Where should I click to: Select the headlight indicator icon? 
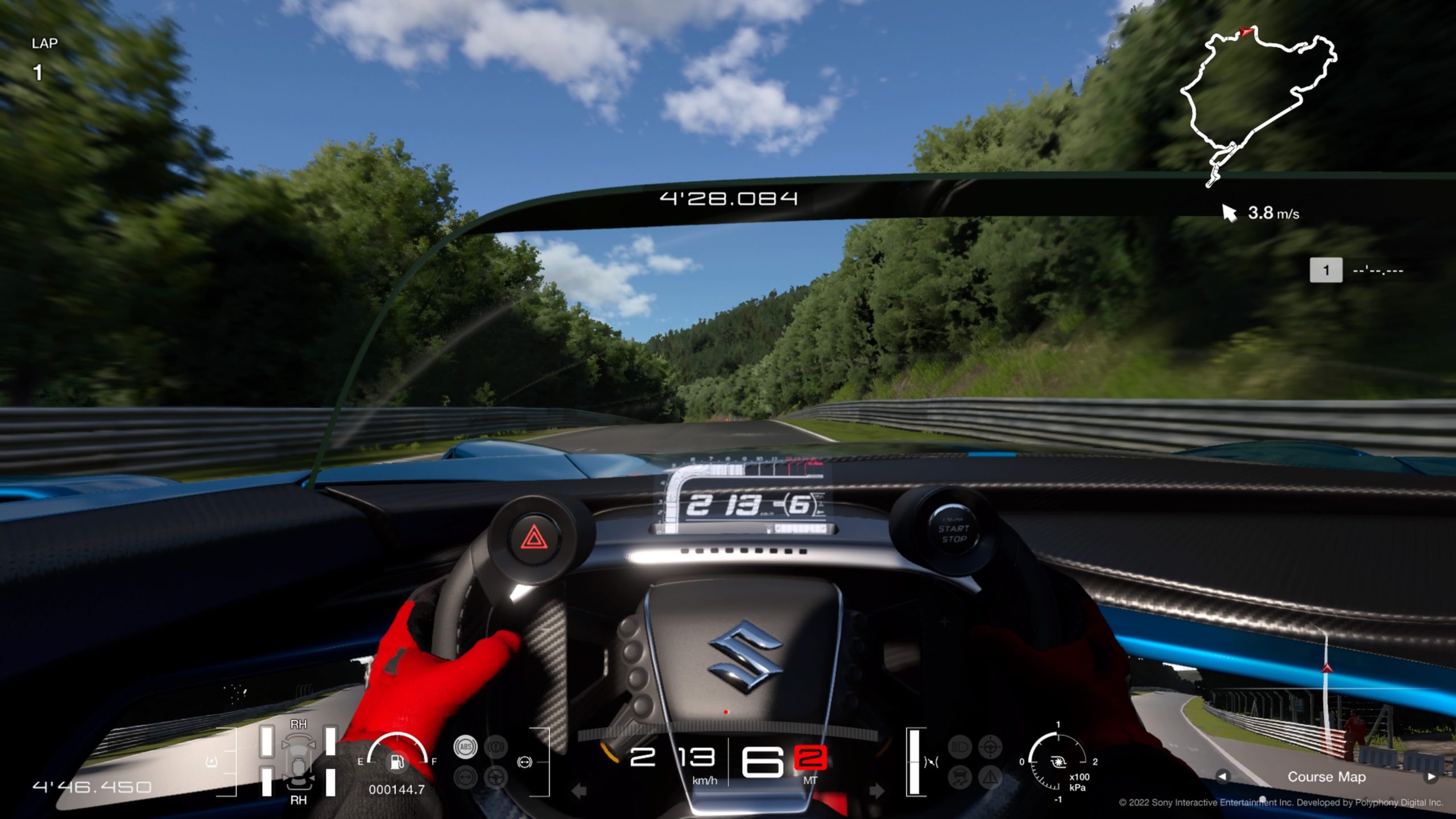click(x=960, y=746)
